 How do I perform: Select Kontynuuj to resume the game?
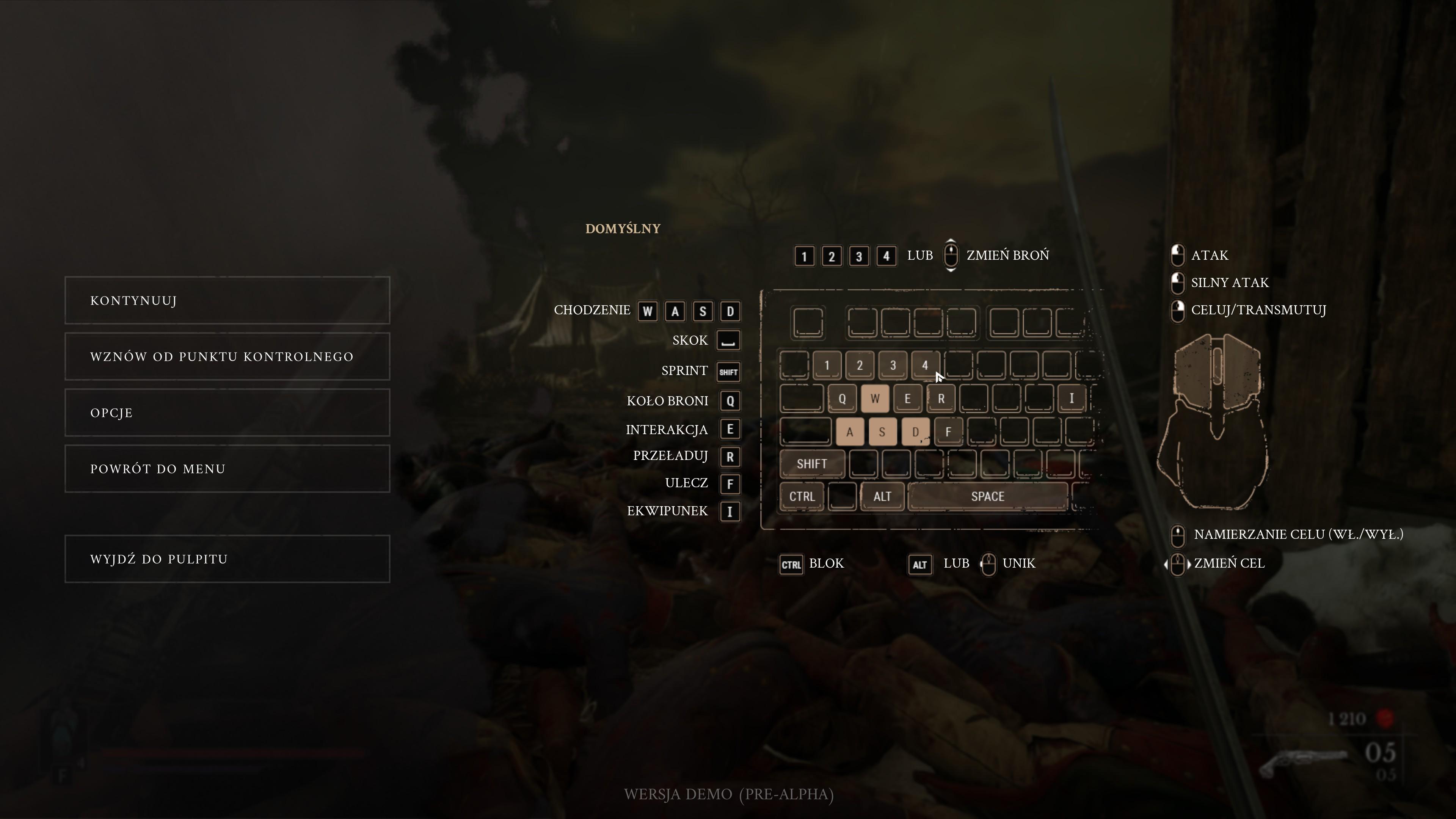[x=227, y=300]
